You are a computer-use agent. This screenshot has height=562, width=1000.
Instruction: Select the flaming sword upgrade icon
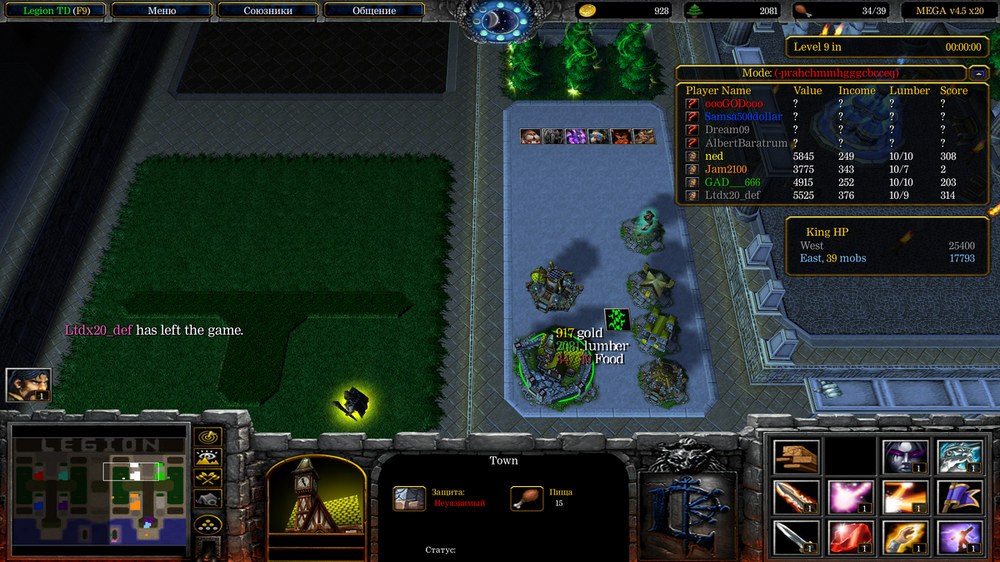(x=796, y=497)
